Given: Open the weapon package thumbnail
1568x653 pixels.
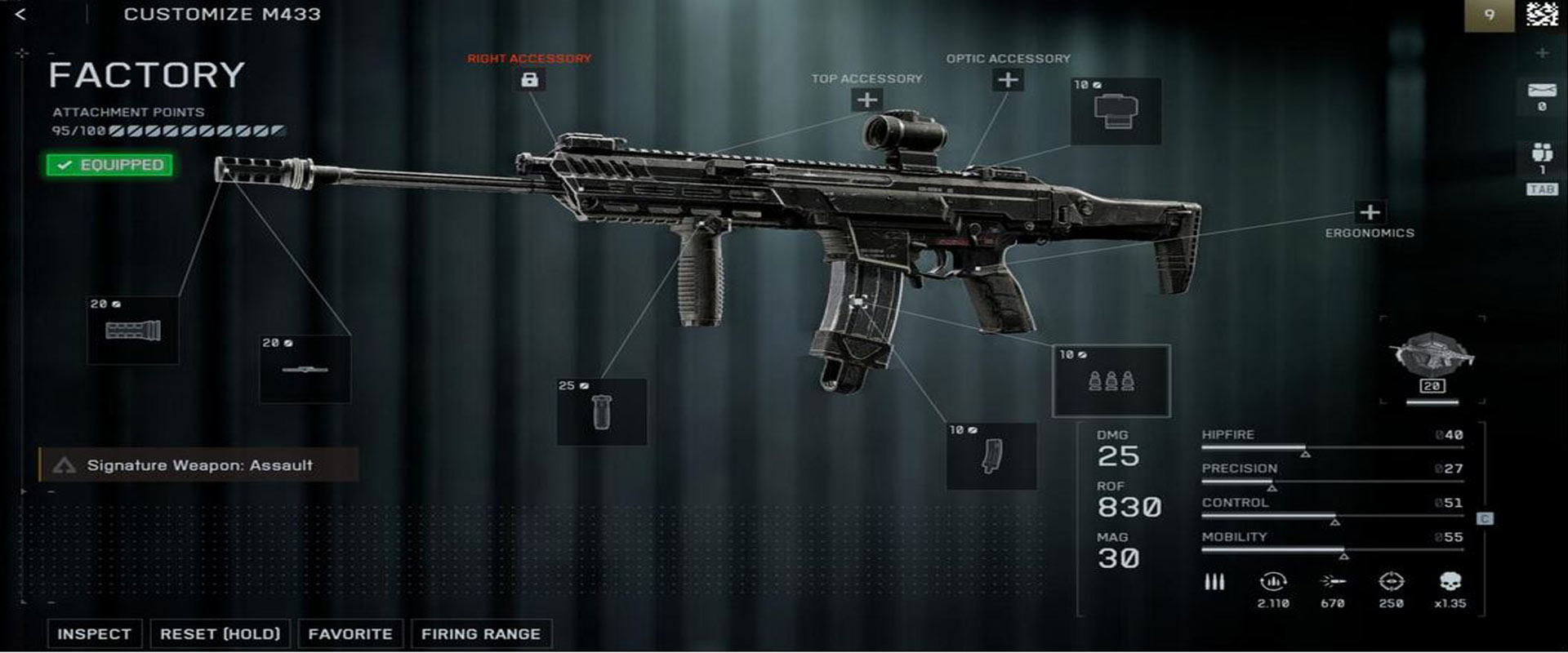Looking at the screenshot, I should tap(1432, 359).
